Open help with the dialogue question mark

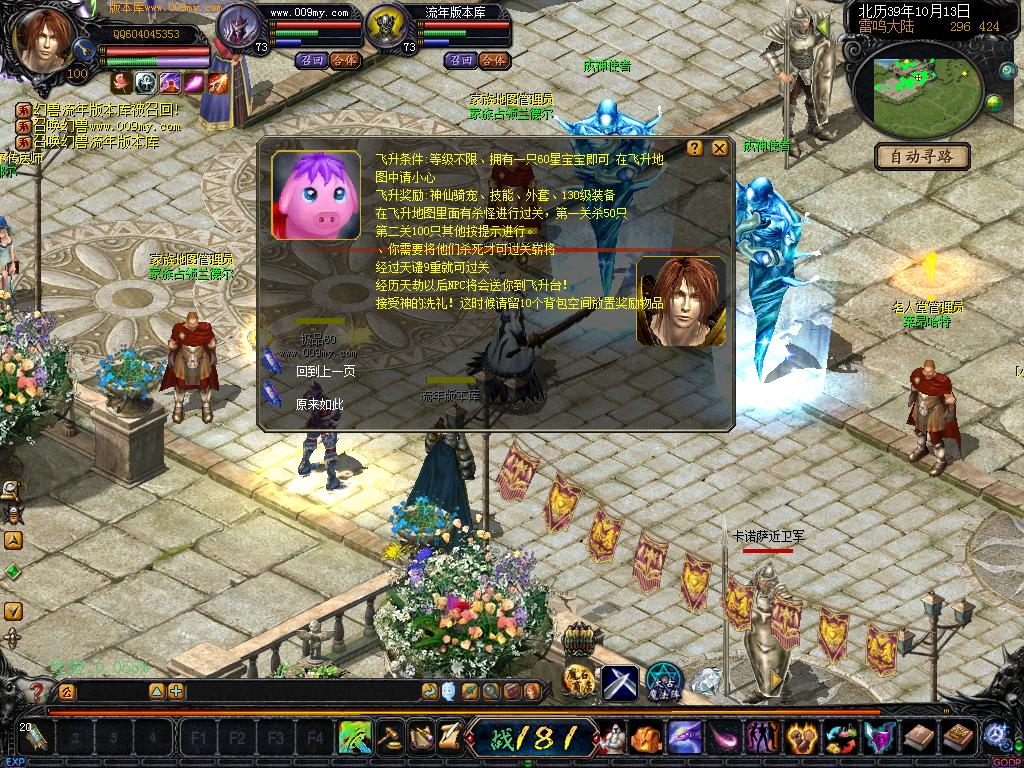(695, 148)
